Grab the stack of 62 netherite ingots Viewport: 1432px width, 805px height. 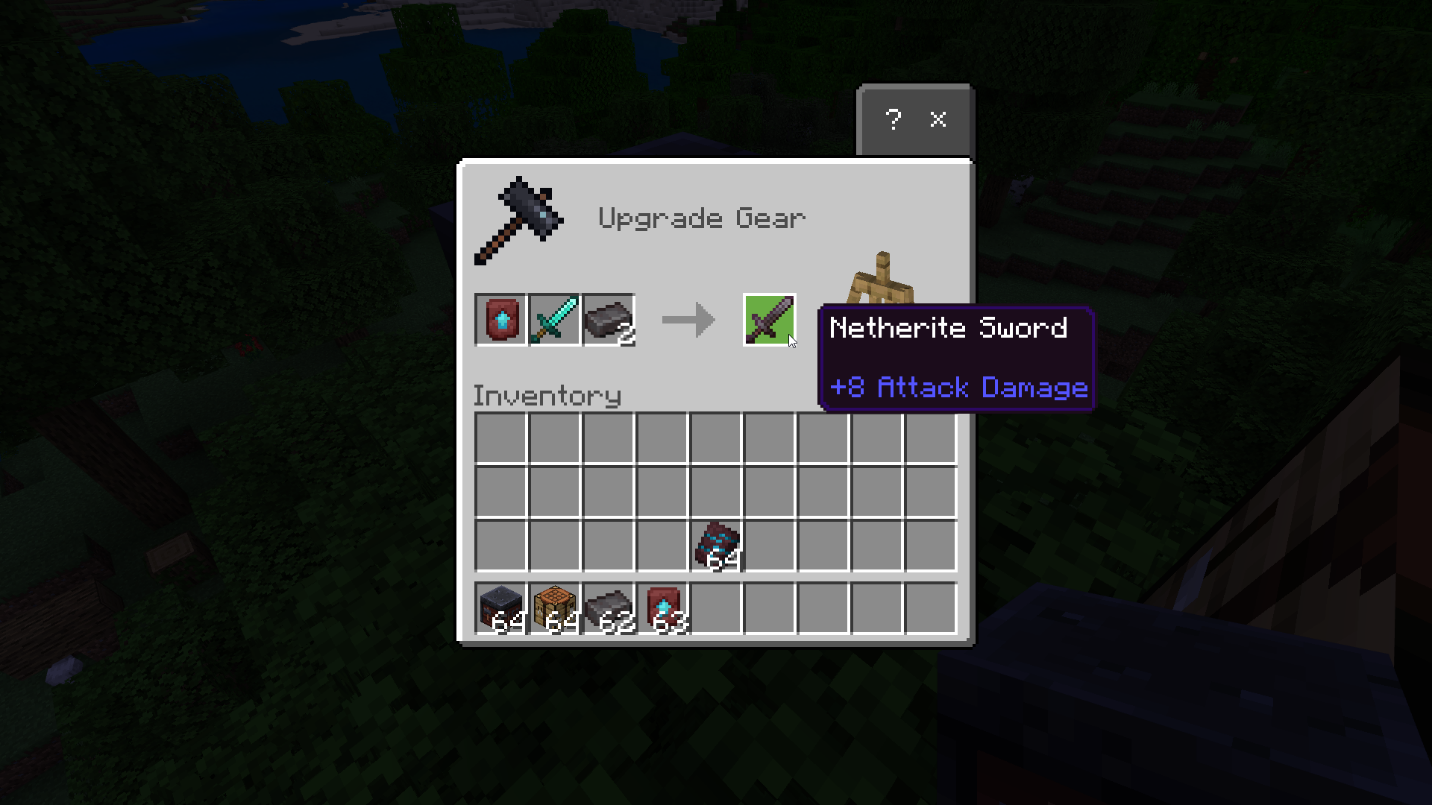tap(608, 608)
